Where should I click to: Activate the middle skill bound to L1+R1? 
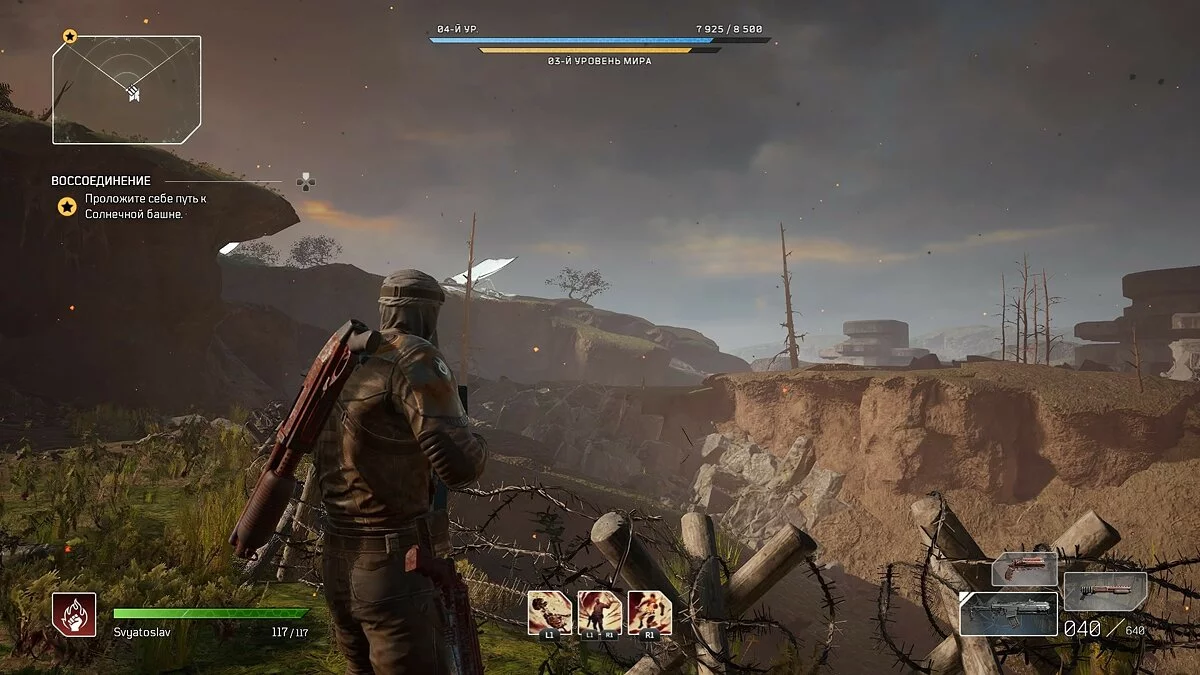coord(600,611)
